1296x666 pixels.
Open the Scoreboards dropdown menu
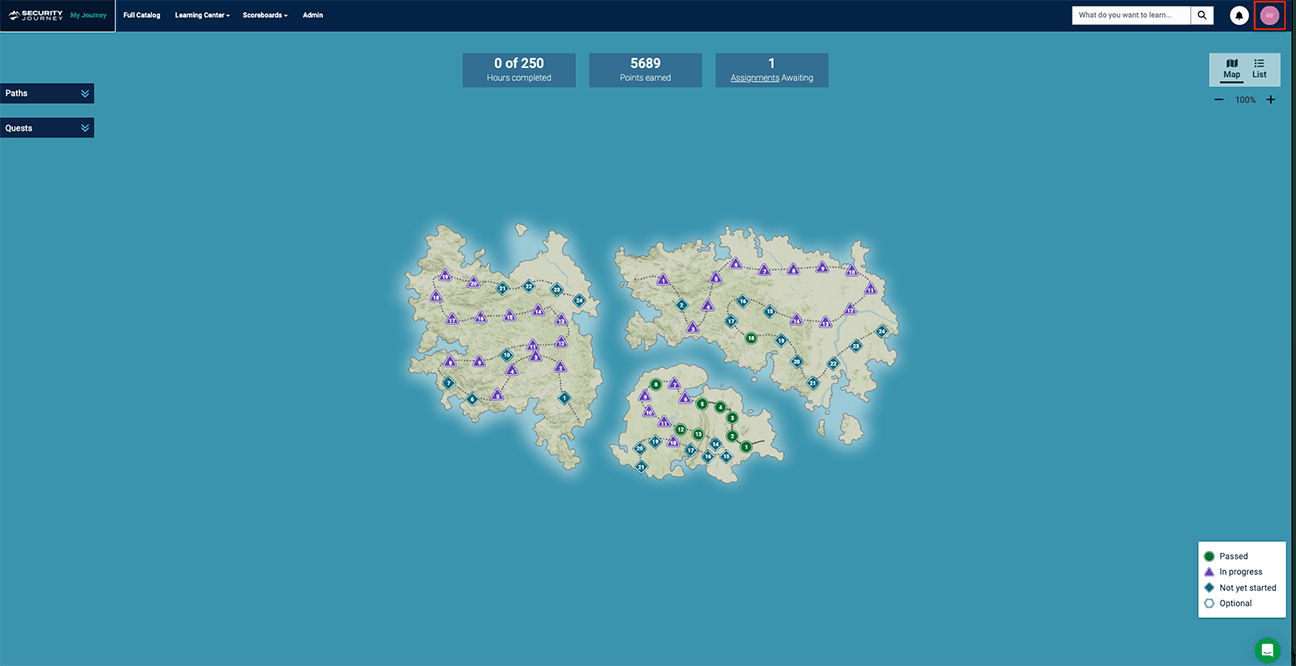tap(265, 15)
